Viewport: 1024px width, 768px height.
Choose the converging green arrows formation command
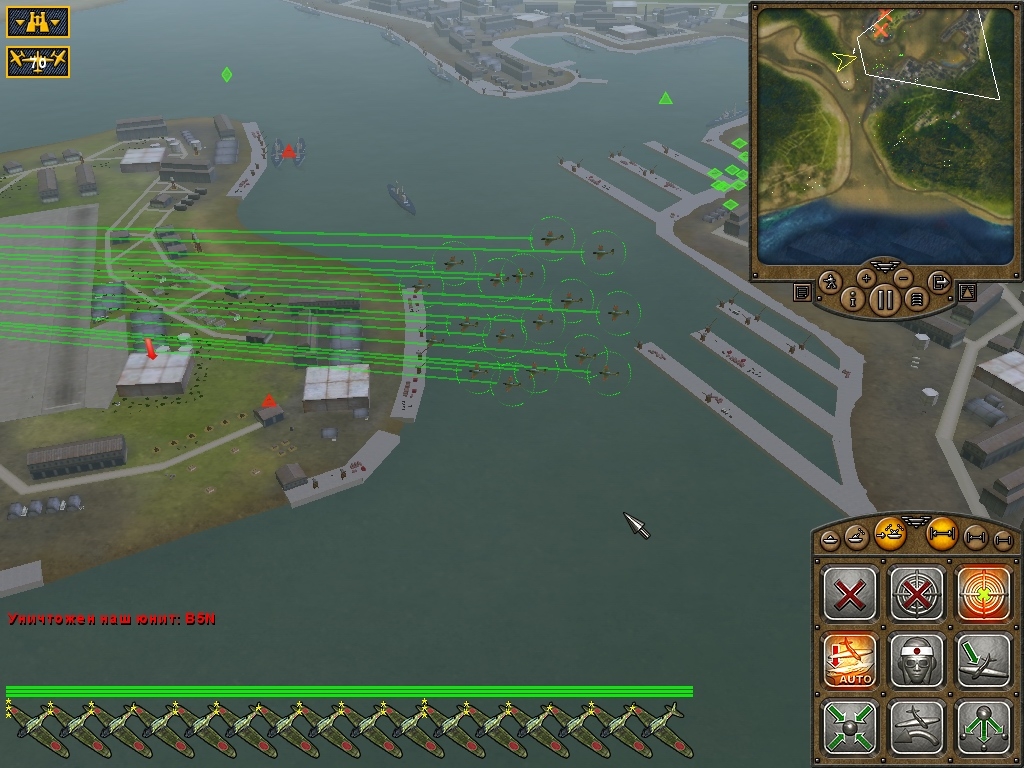(850, 727)
